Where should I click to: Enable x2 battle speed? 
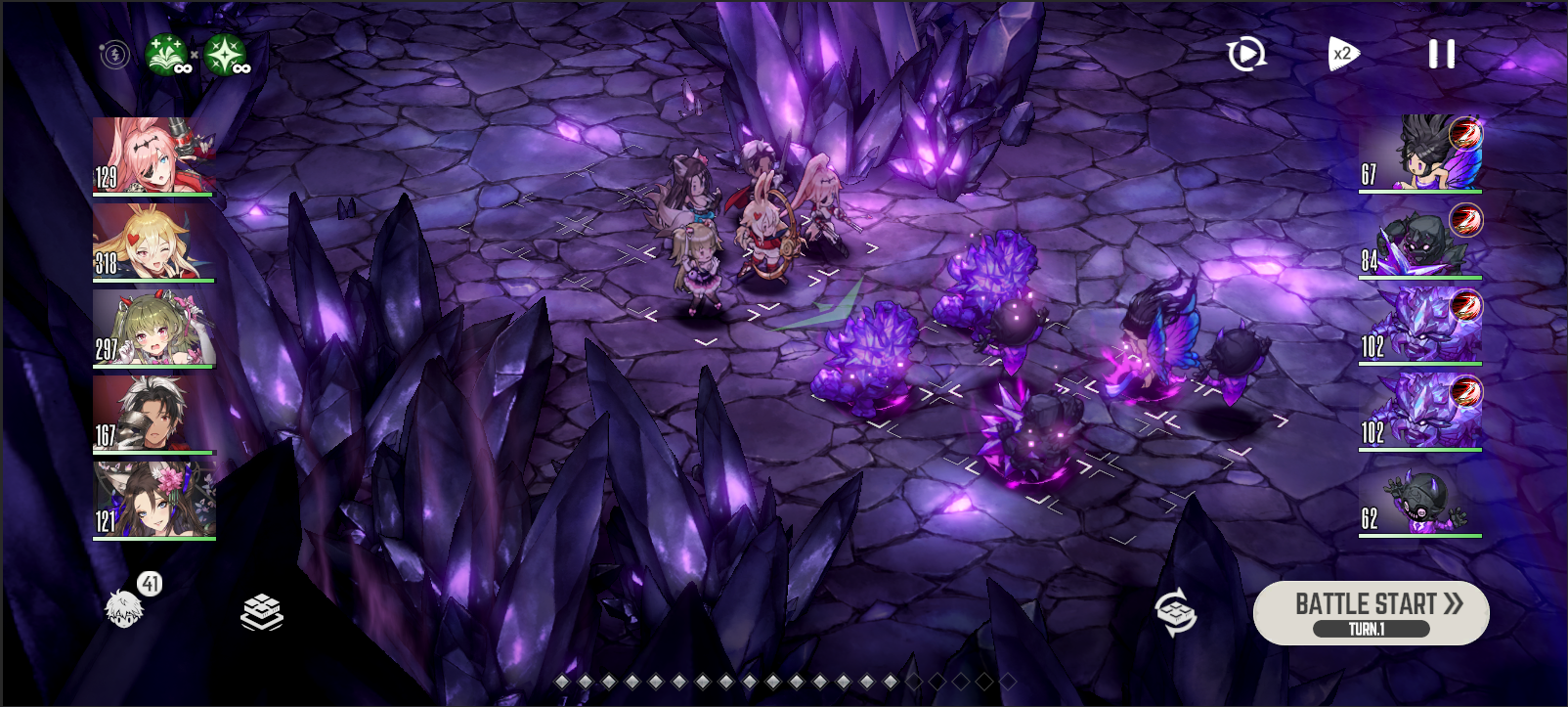coord(1341,54)
